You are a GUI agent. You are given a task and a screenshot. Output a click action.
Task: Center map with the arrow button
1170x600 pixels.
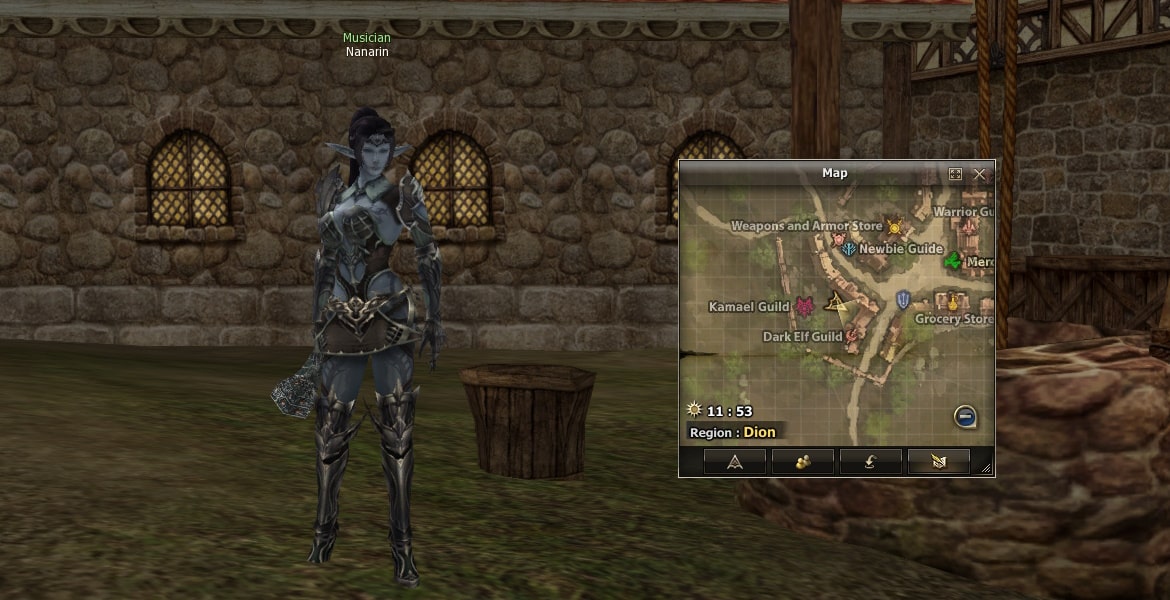point(735,461)
